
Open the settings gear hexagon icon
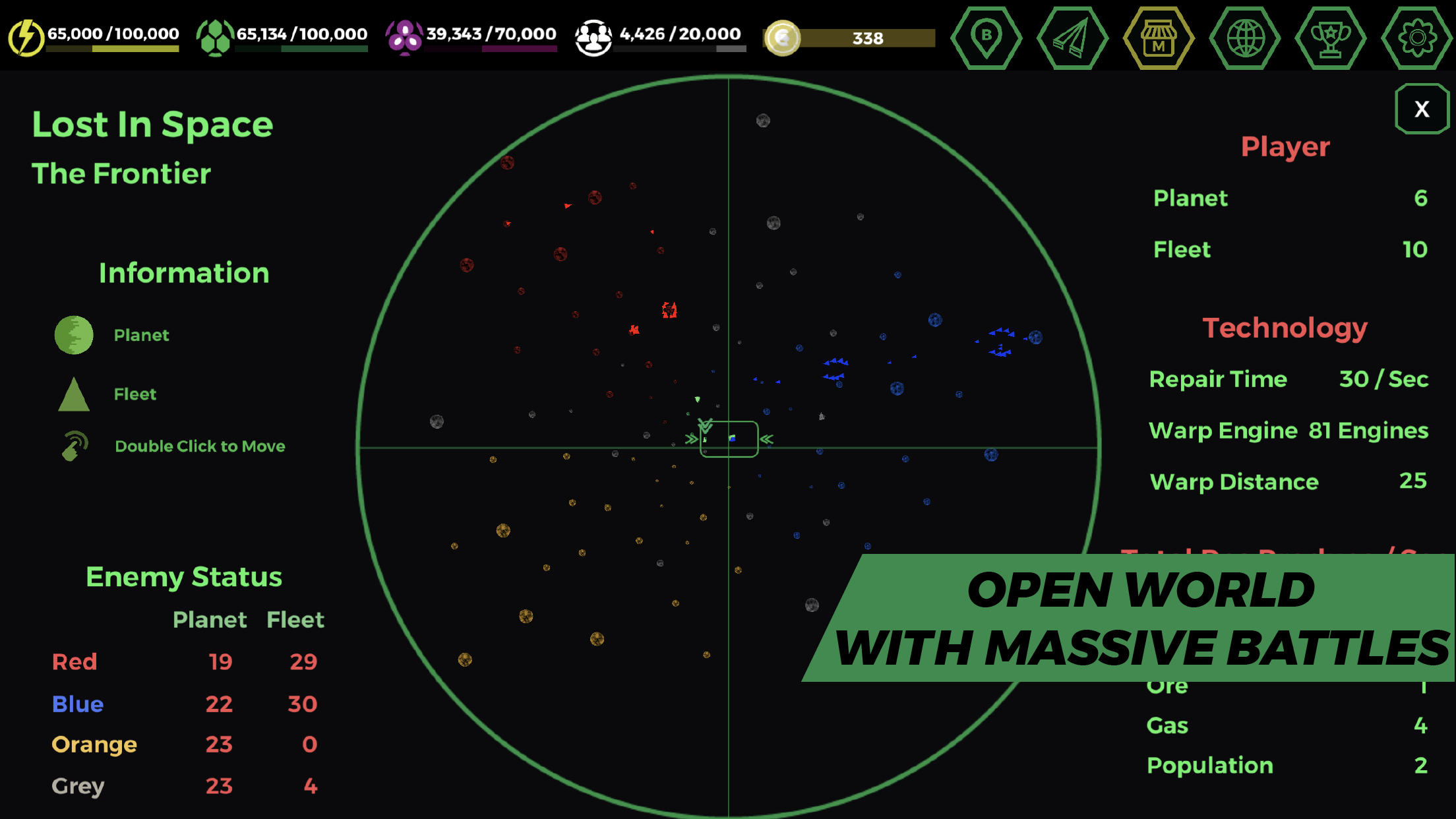pyautogui.click(x=1416, y=38)
